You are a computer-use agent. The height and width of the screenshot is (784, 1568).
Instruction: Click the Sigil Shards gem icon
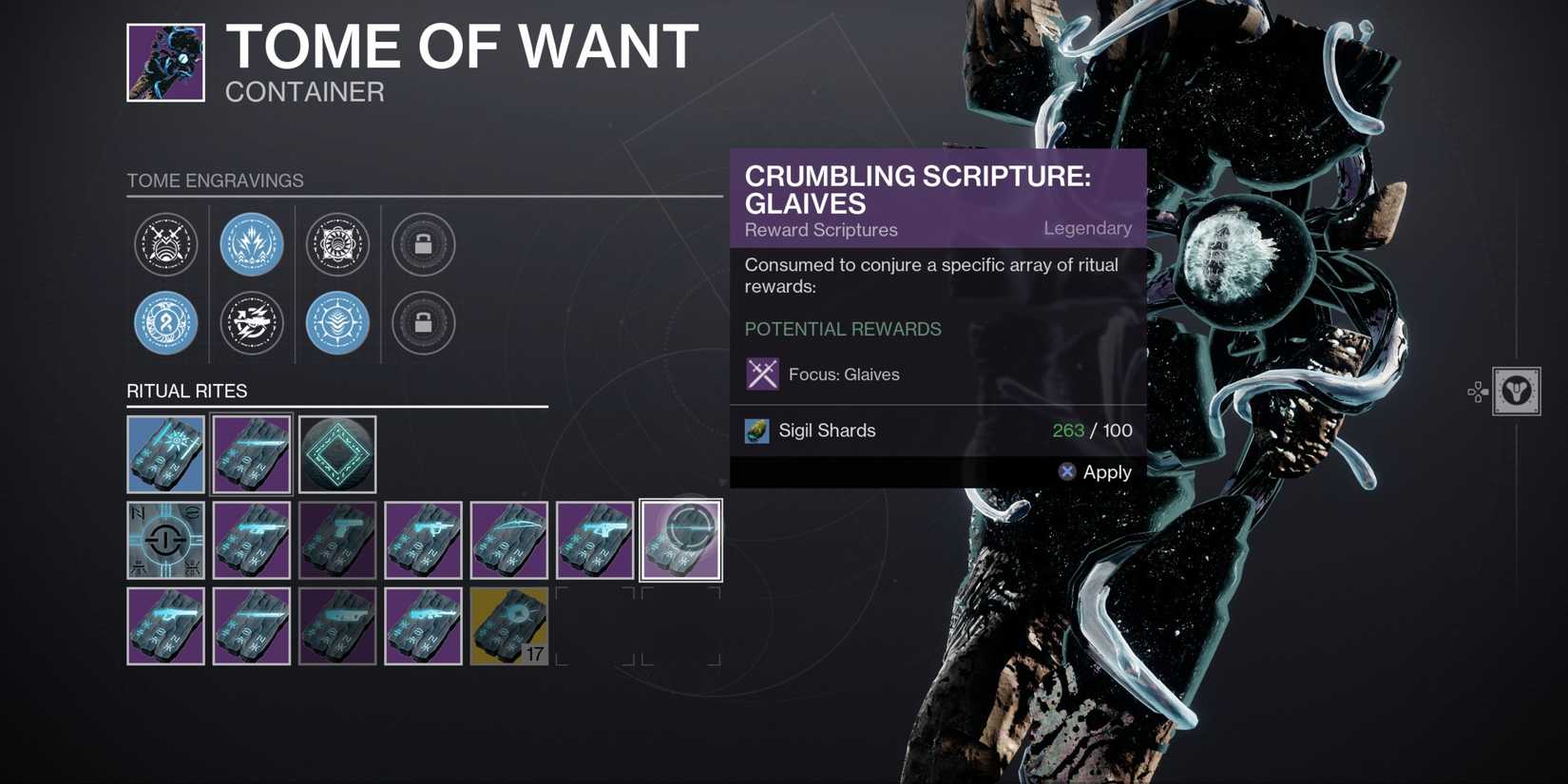756,430
